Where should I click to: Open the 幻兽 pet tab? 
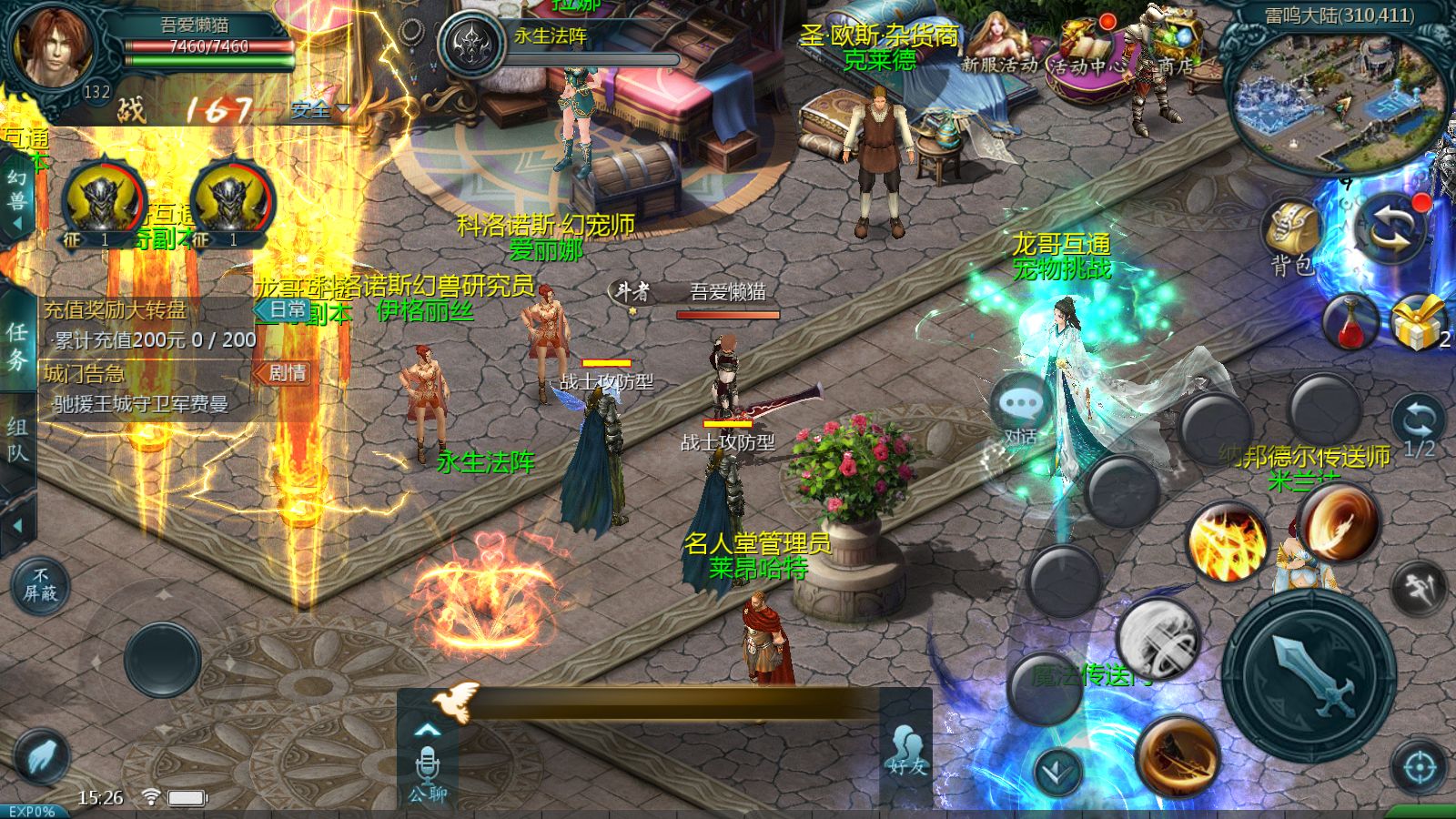[x=16, y=202]
